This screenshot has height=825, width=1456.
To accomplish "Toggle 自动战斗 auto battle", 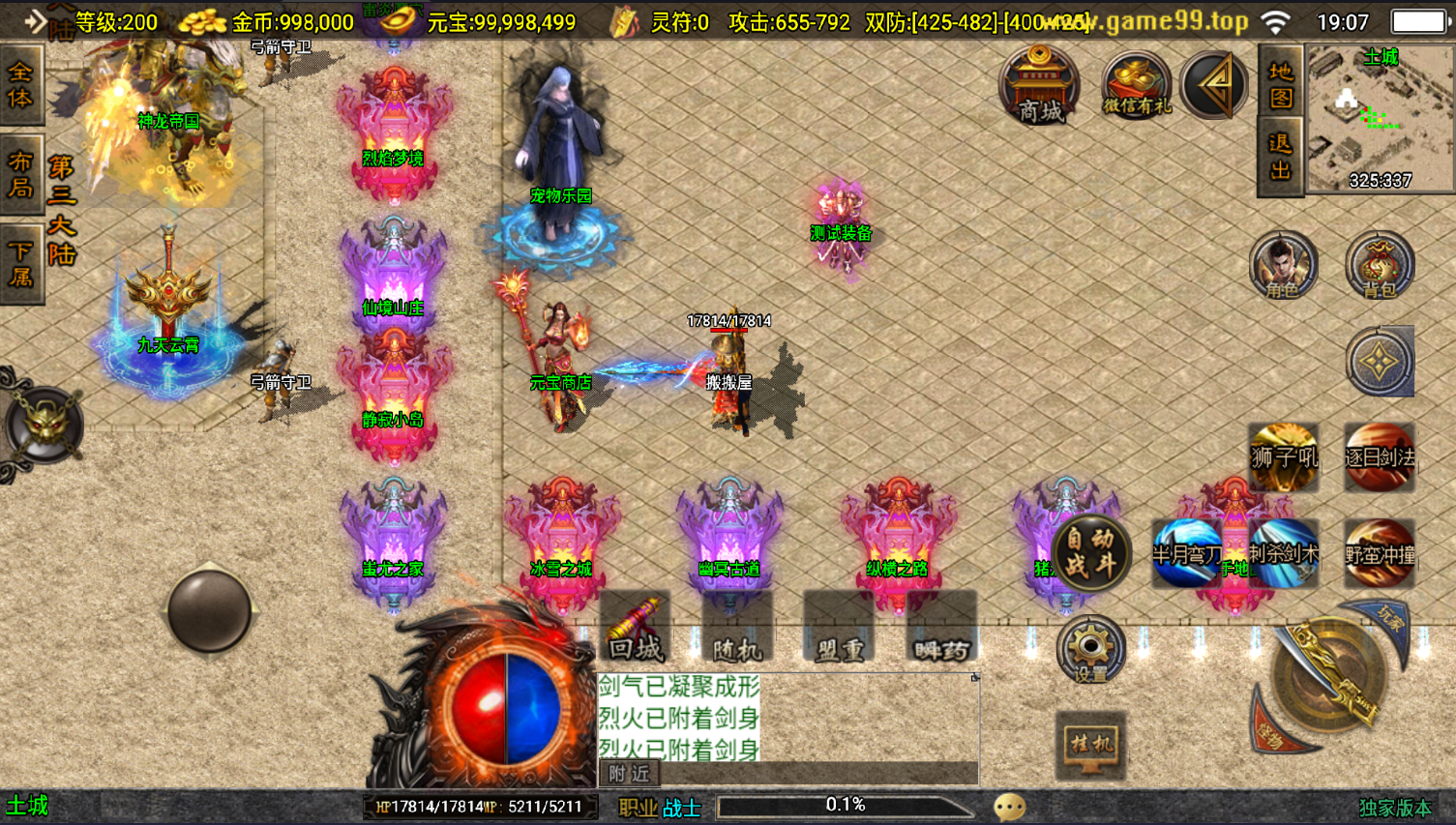I will (1090, 553).
